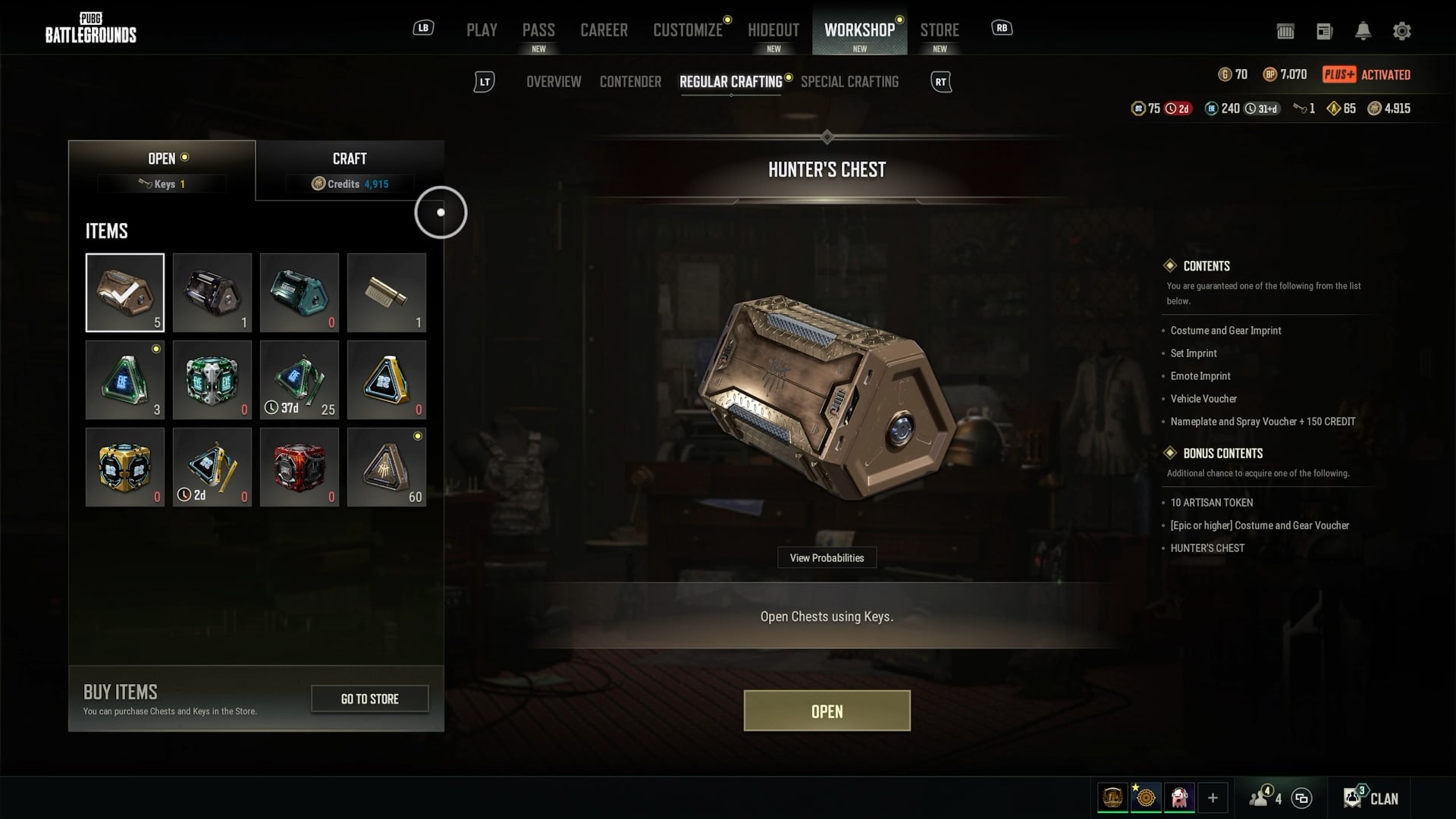The height and width of the screenshot is (819, 1456).
Task: Switch to the Craft tab
Action: (350, 170)
